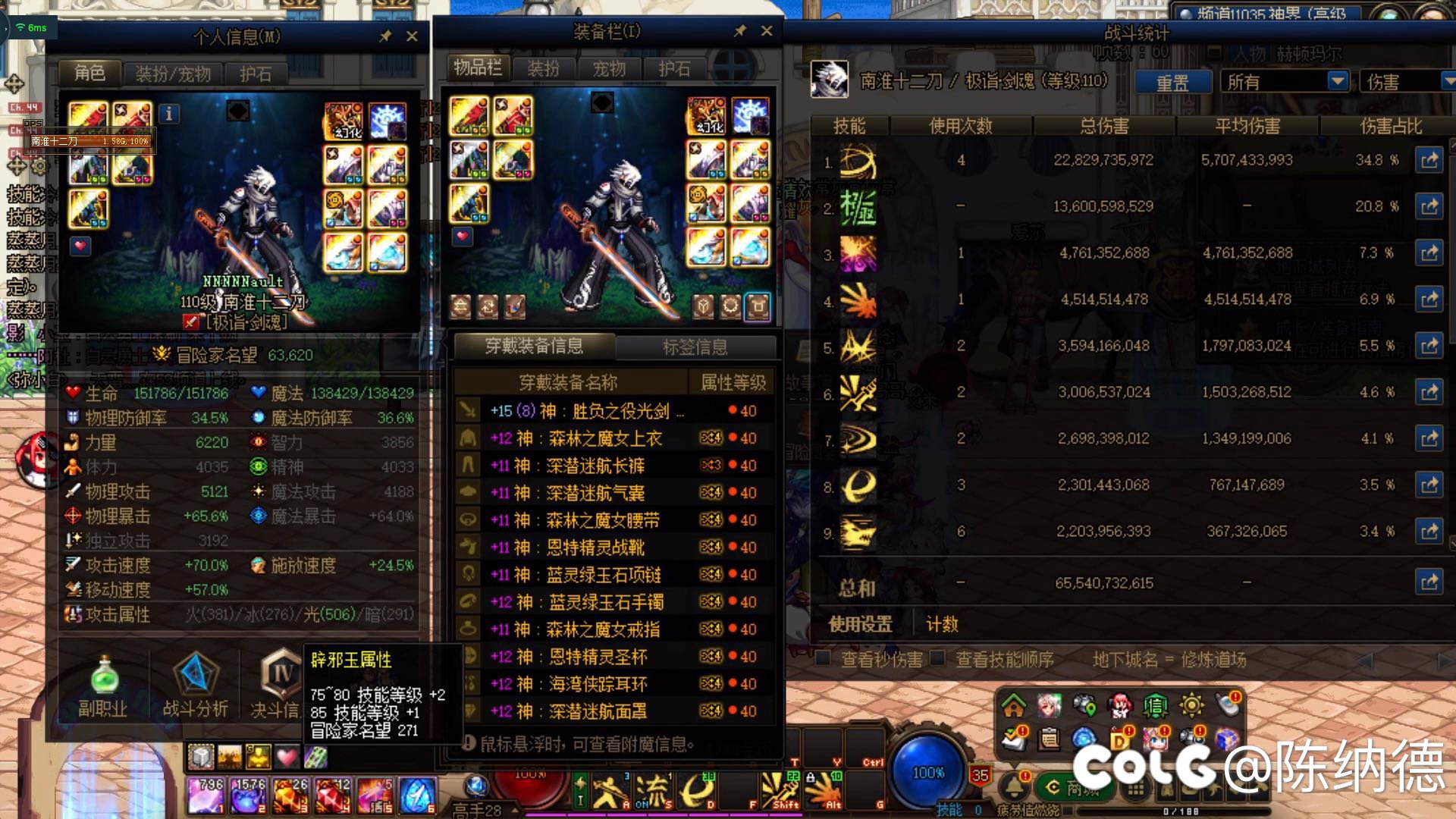Click the share icon beside the top skill damage
The width and height of the screenshot is (1456, 819).
1429,160
